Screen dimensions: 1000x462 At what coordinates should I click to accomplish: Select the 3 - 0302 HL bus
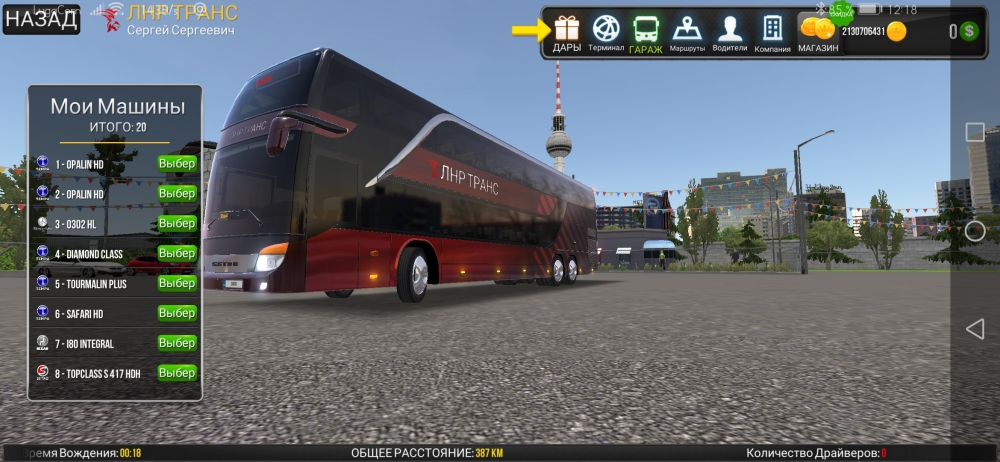177,223
